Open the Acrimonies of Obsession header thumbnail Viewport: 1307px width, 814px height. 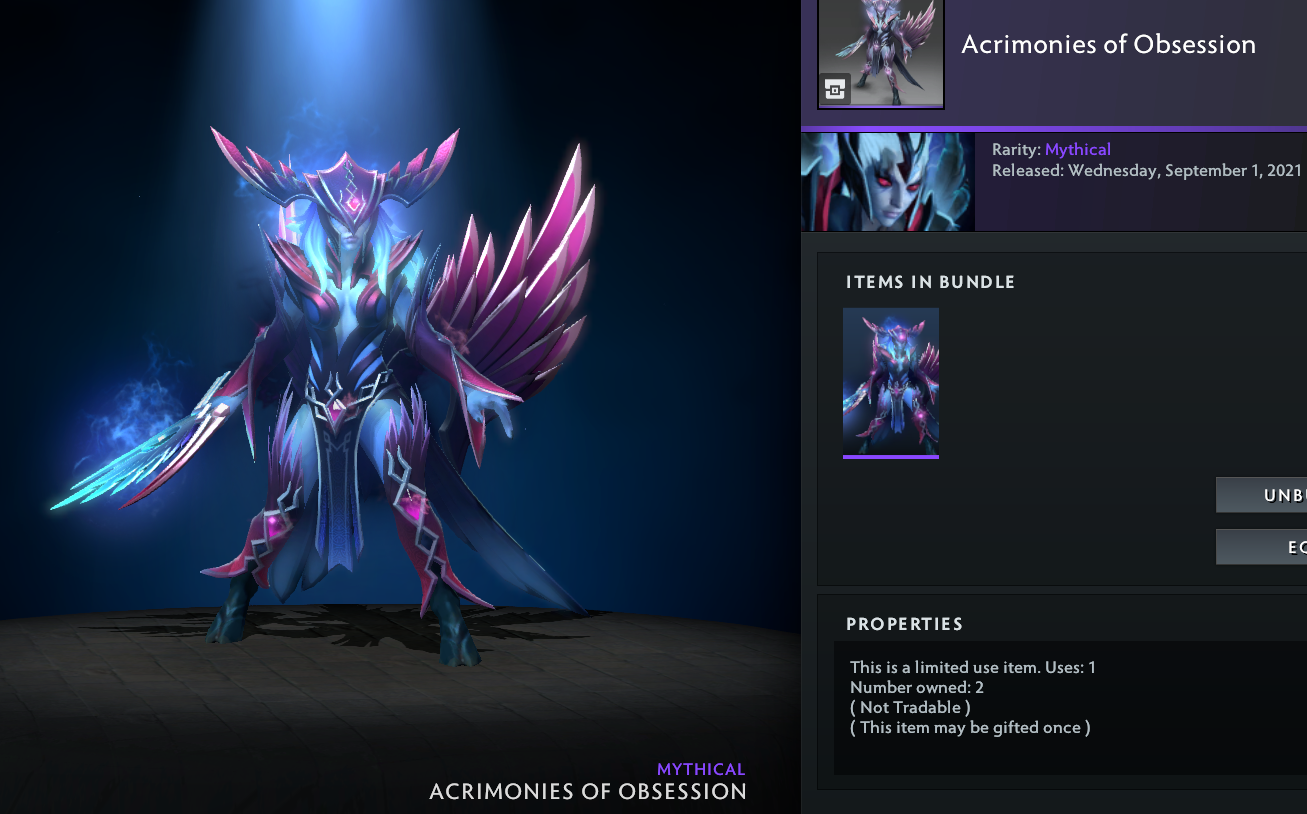[881, 53]
